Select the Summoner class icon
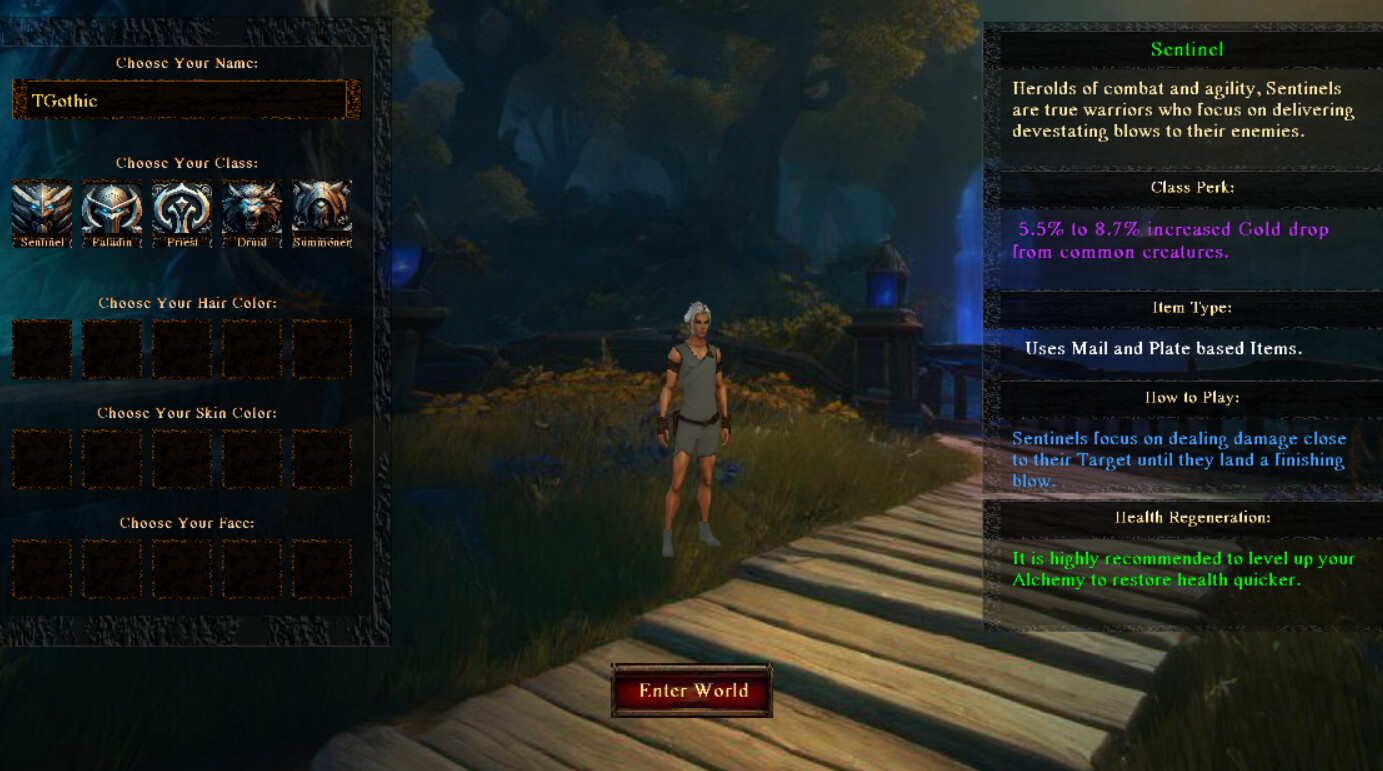 (321, 210)
